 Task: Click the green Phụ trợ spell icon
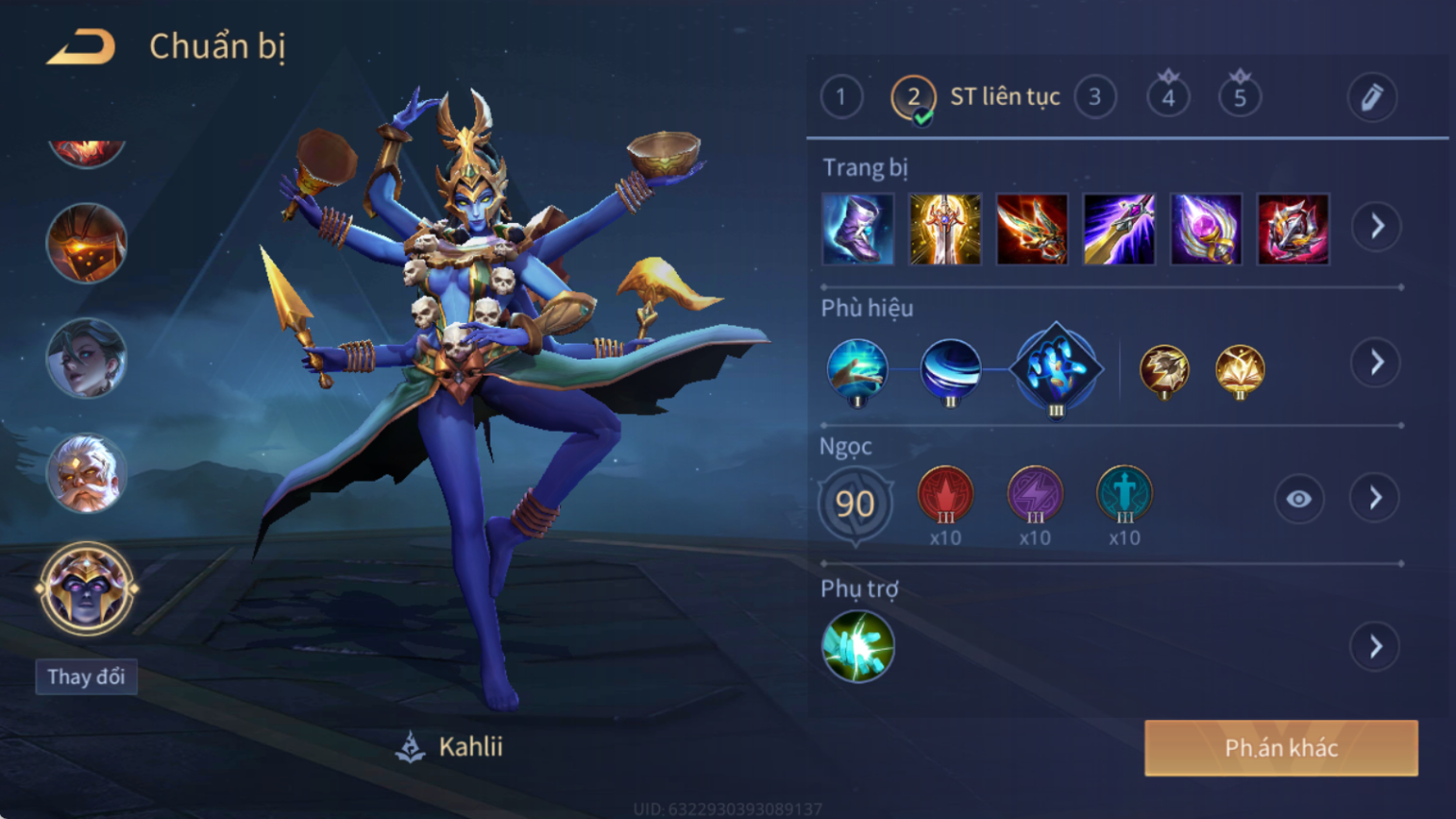coord(858,646)
